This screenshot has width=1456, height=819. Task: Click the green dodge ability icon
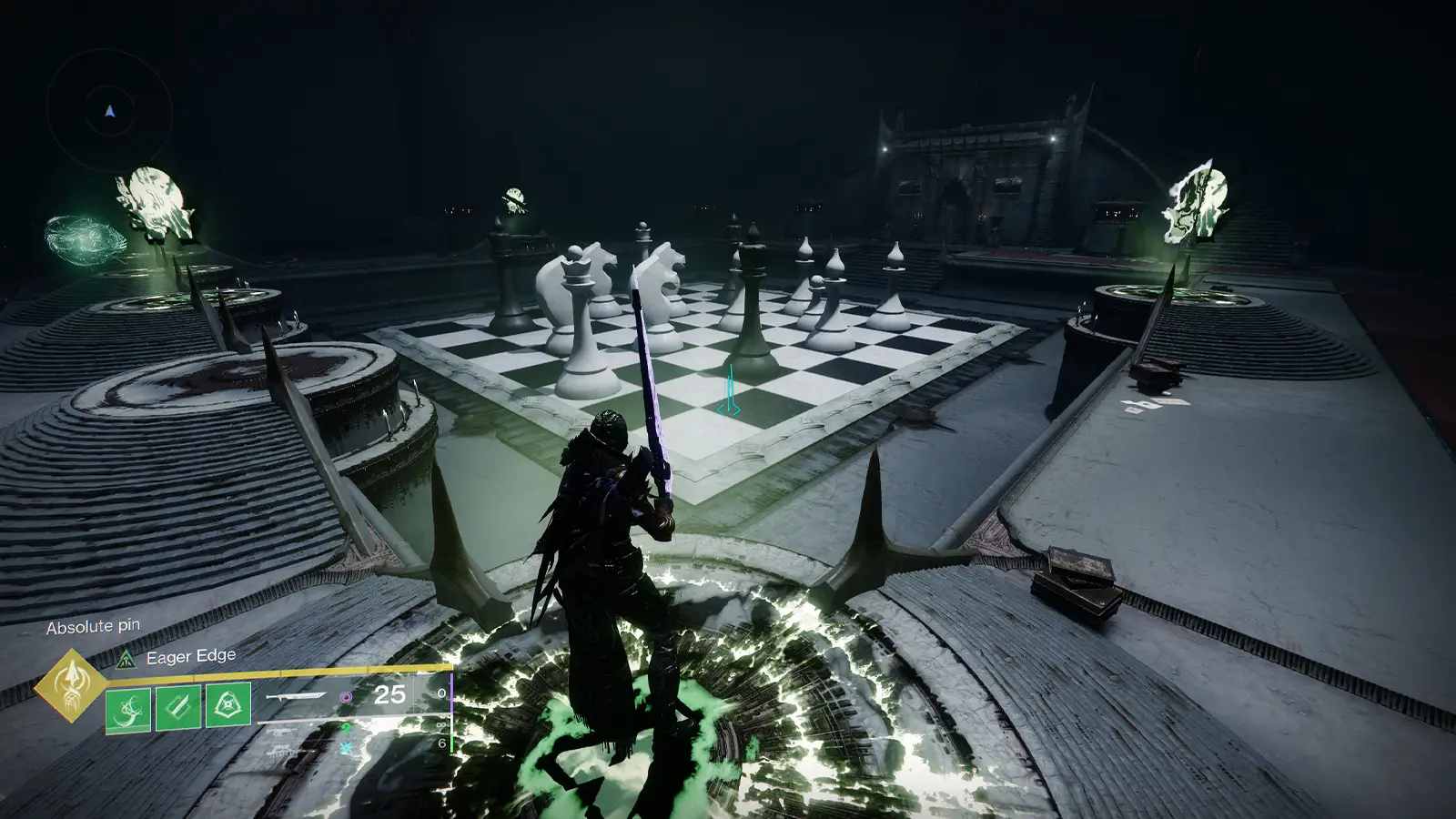click(128, 708)
